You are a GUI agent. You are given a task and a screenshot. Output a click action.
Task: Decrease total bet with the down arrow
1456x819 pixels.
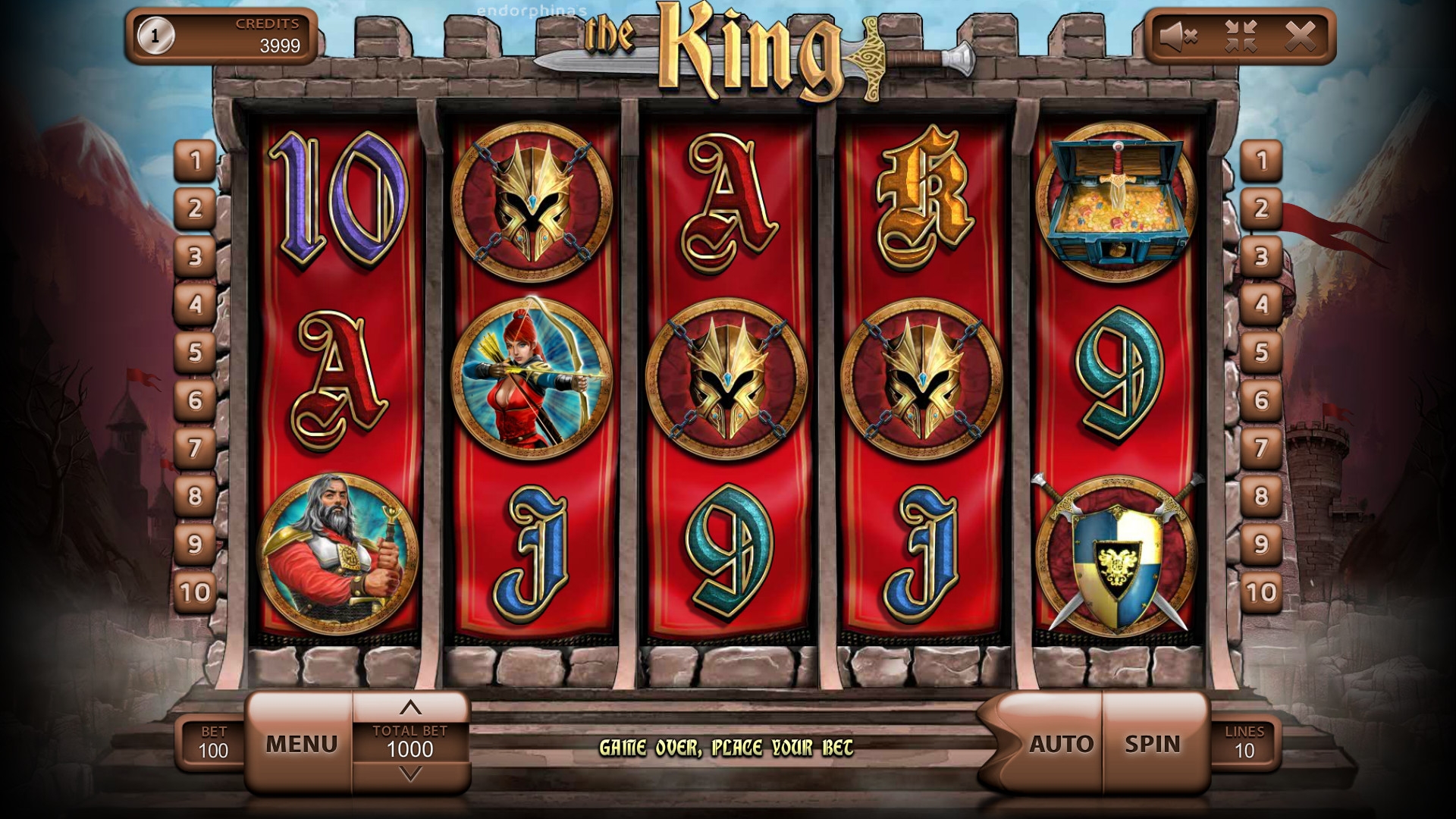410,775
